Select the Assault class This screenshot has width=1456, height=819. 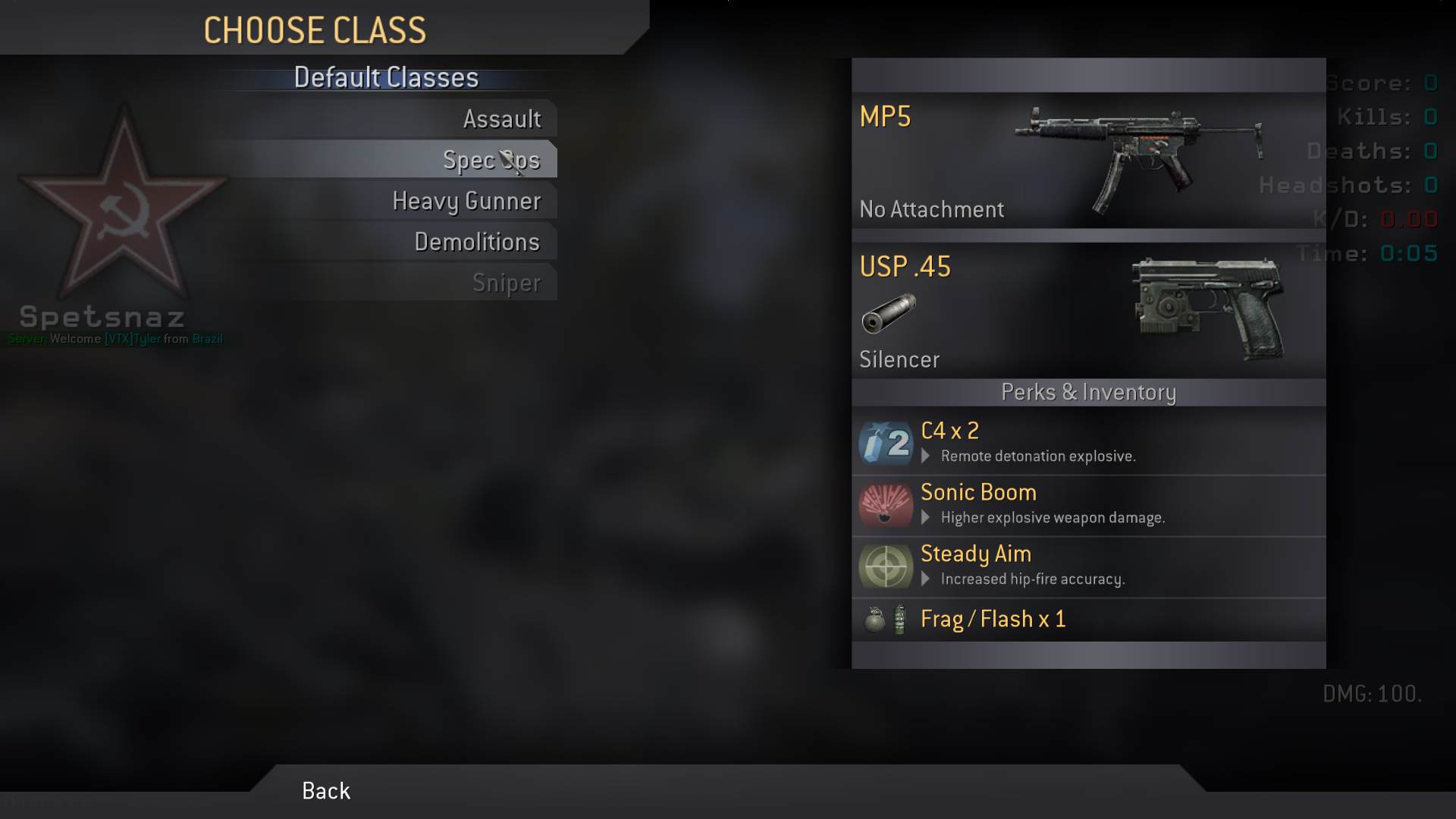pyautogui.click(x=501, y=119)
